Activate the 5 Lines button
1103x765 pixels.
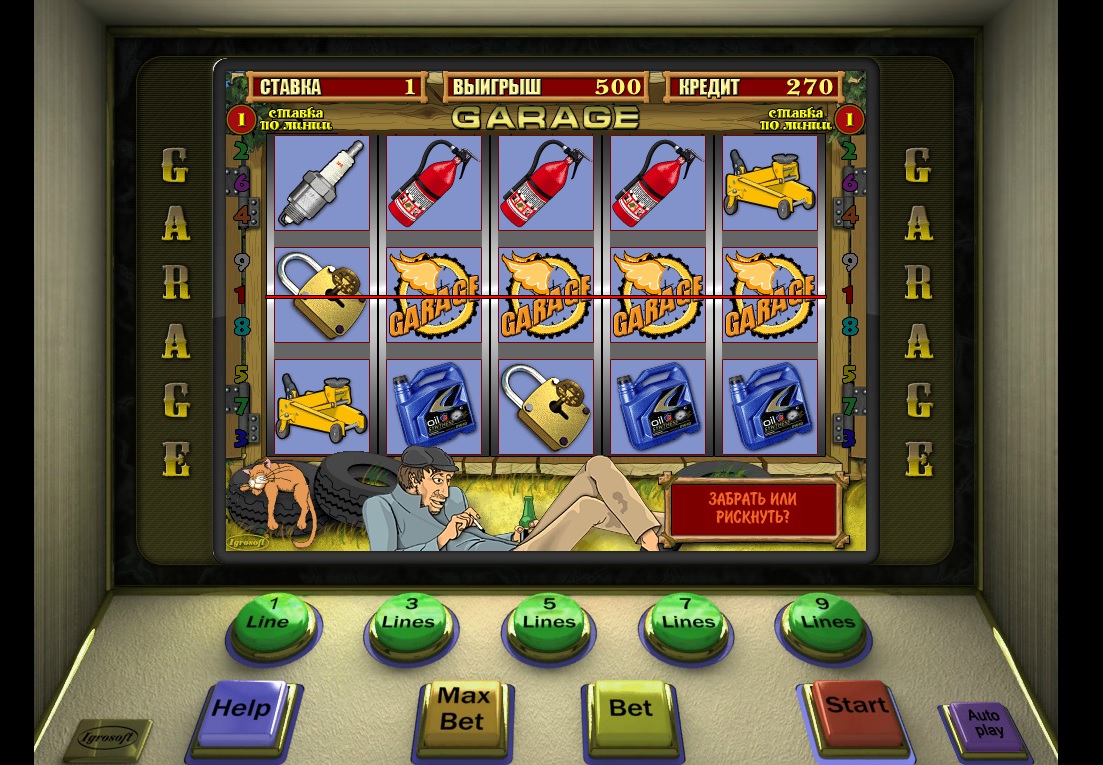click(x=548, y=615)
